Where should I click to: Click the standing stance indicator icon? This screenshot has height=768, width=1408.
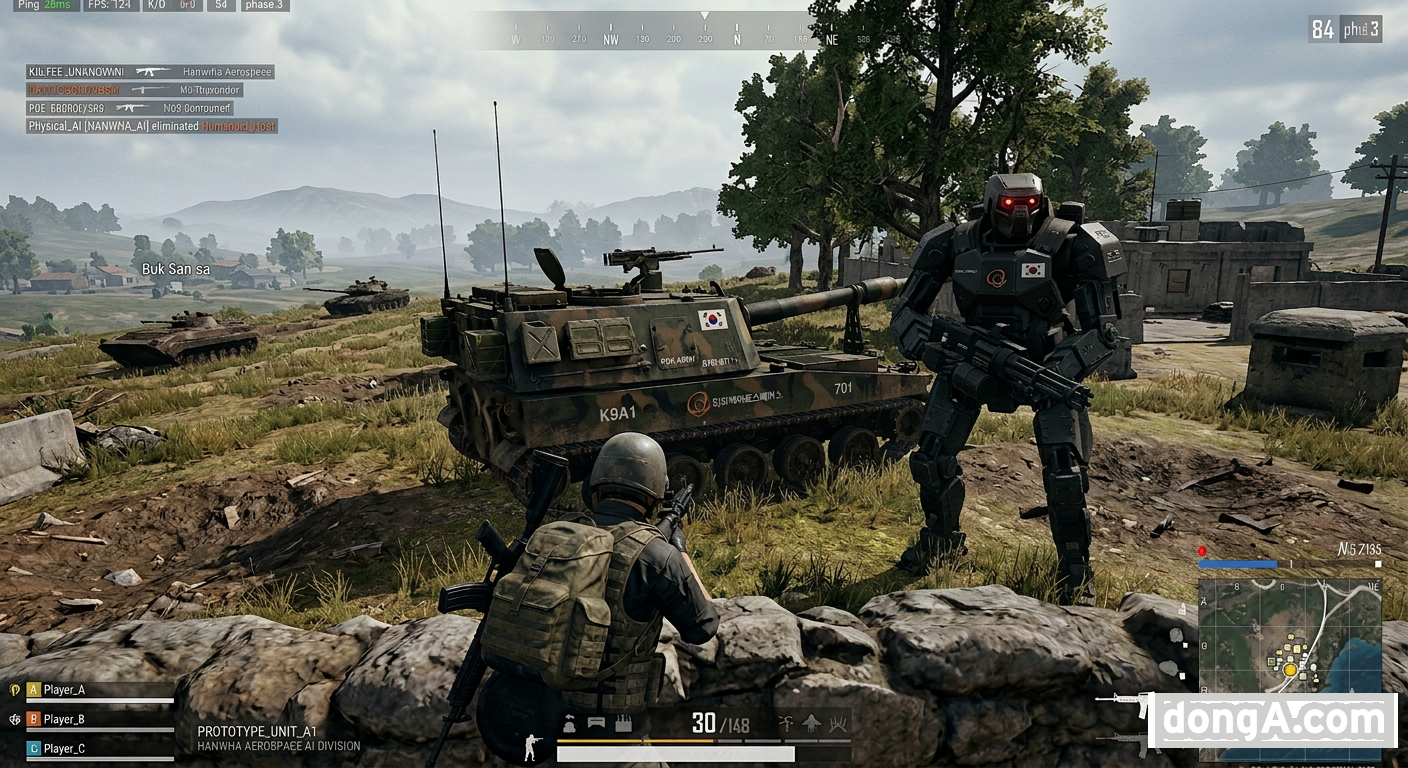pyautogui.click(x=532, y=747)
